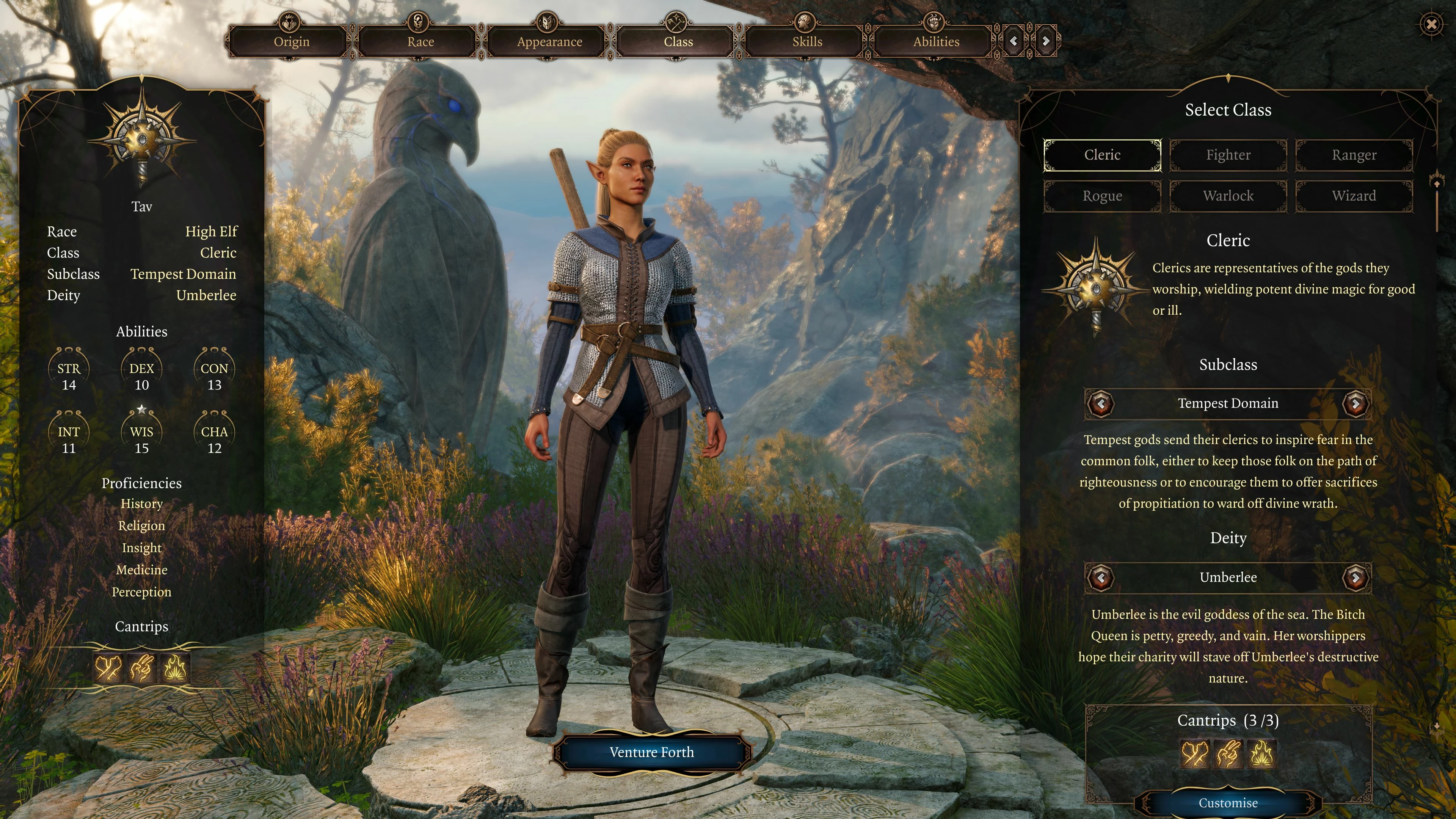Screen dimensions: 1456x819
Task: Show the Abilities tab
Action: [936, 42]
